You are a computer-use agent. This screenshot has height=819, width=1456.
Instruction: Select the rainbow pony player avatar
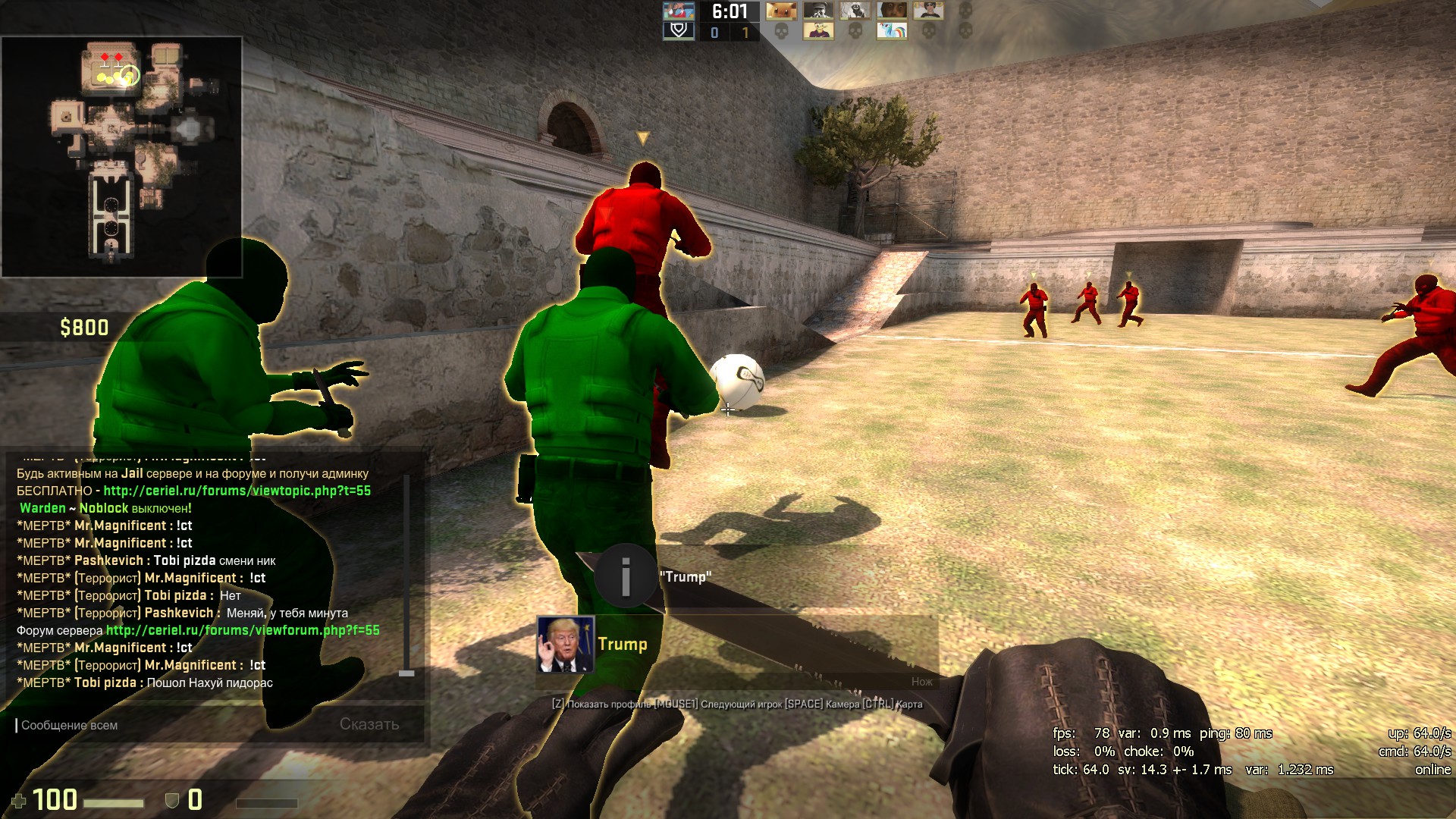892,31
